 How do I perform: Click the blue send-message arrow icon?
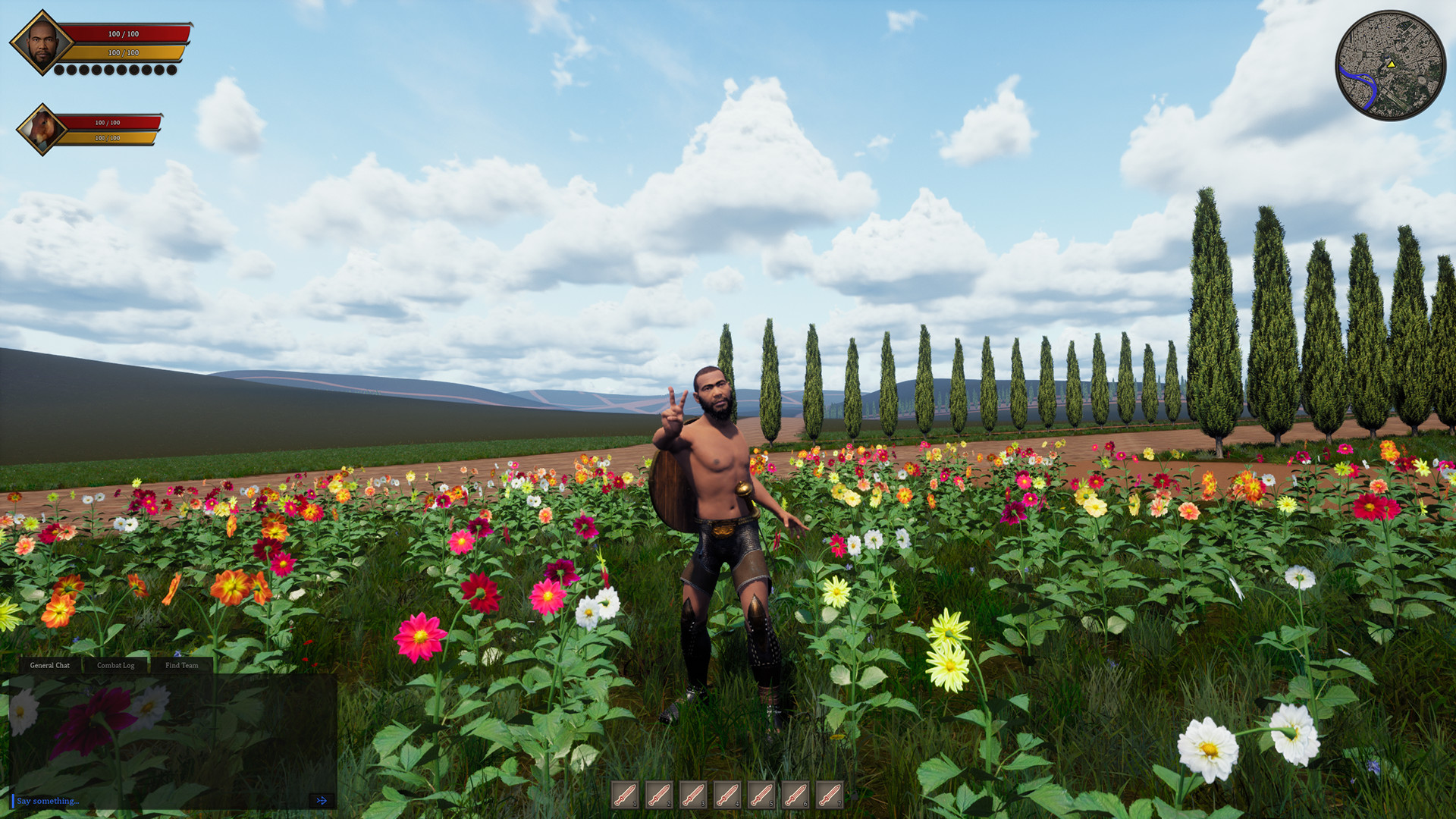322,800
